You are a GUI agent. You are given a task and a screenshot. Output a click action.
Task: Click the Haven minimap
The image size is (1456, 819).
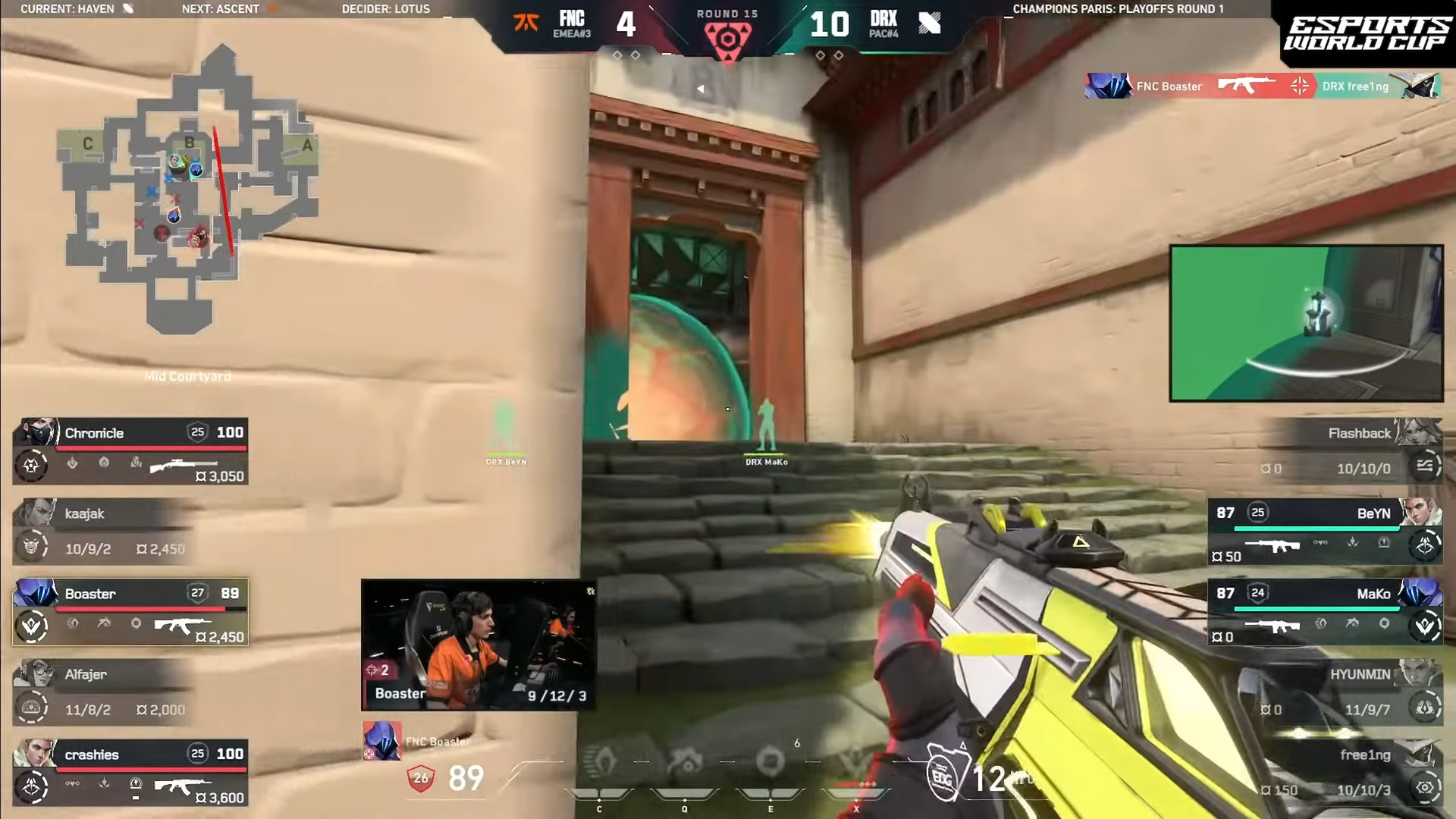188,190
